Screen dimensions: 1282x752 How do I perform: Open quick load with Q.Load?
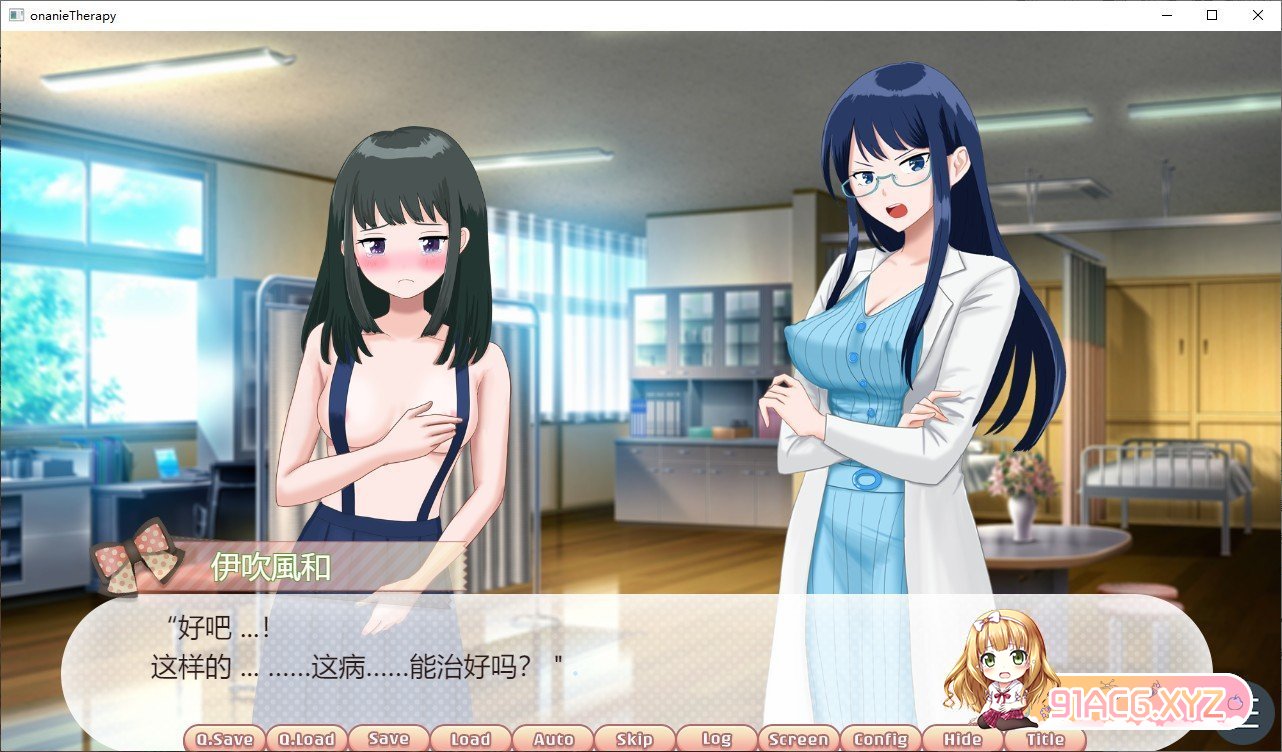point(306,739)
